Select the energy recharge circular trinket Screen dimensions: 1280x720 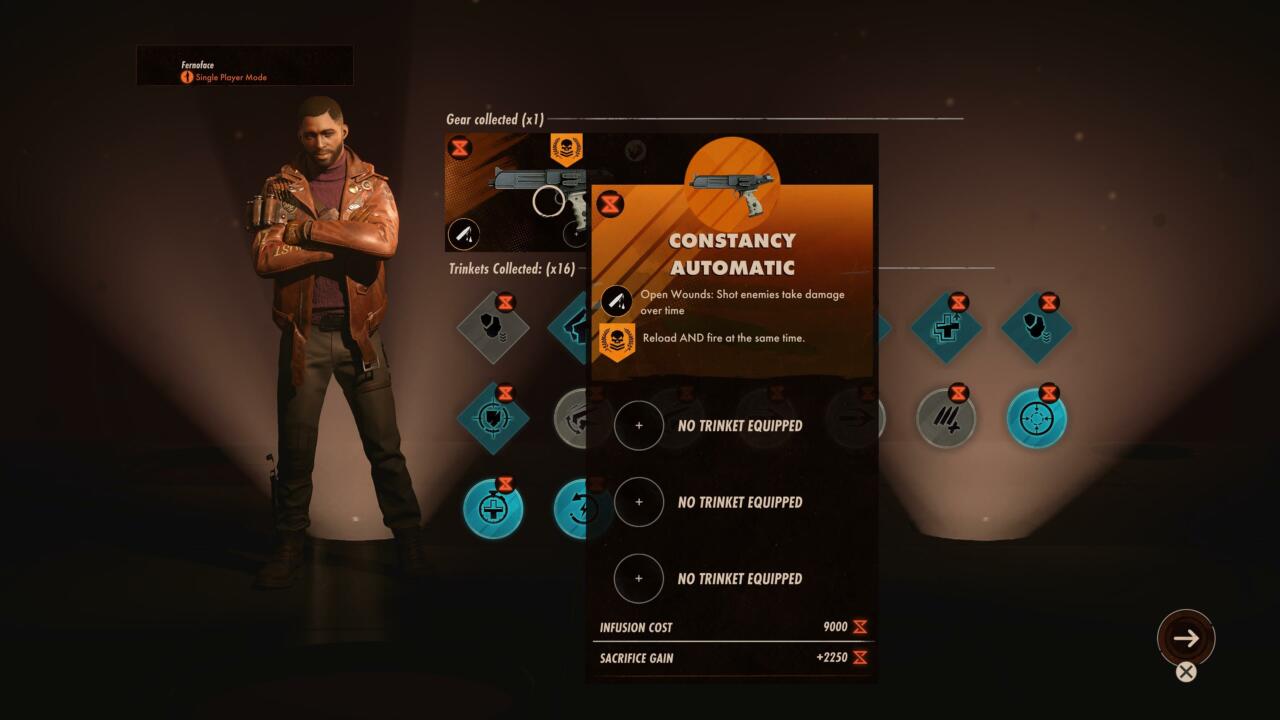click(x=580, y=507)
